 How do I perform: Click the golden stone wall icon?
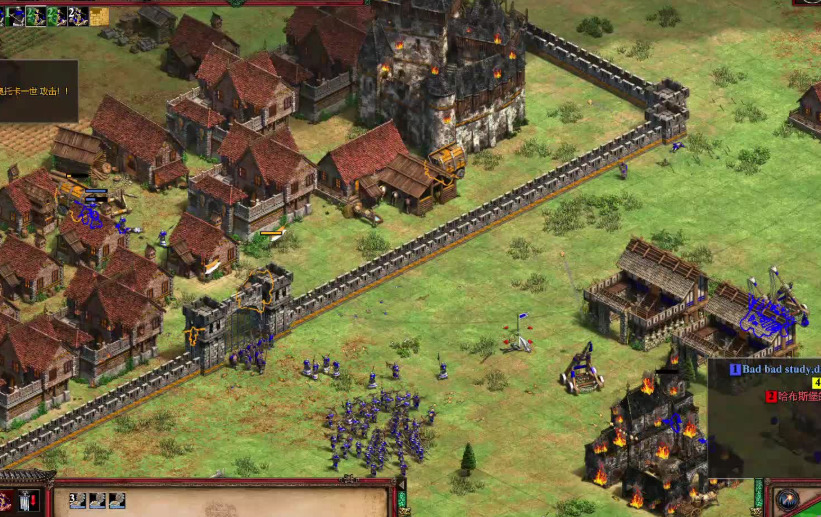(98, 15)
